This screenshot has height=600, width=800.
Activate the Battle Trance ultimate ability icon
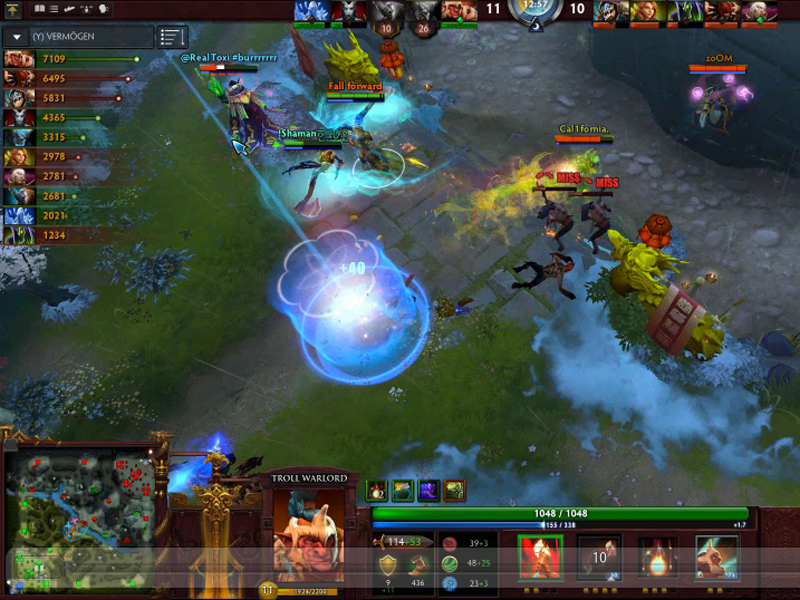[x=716, y=557]
